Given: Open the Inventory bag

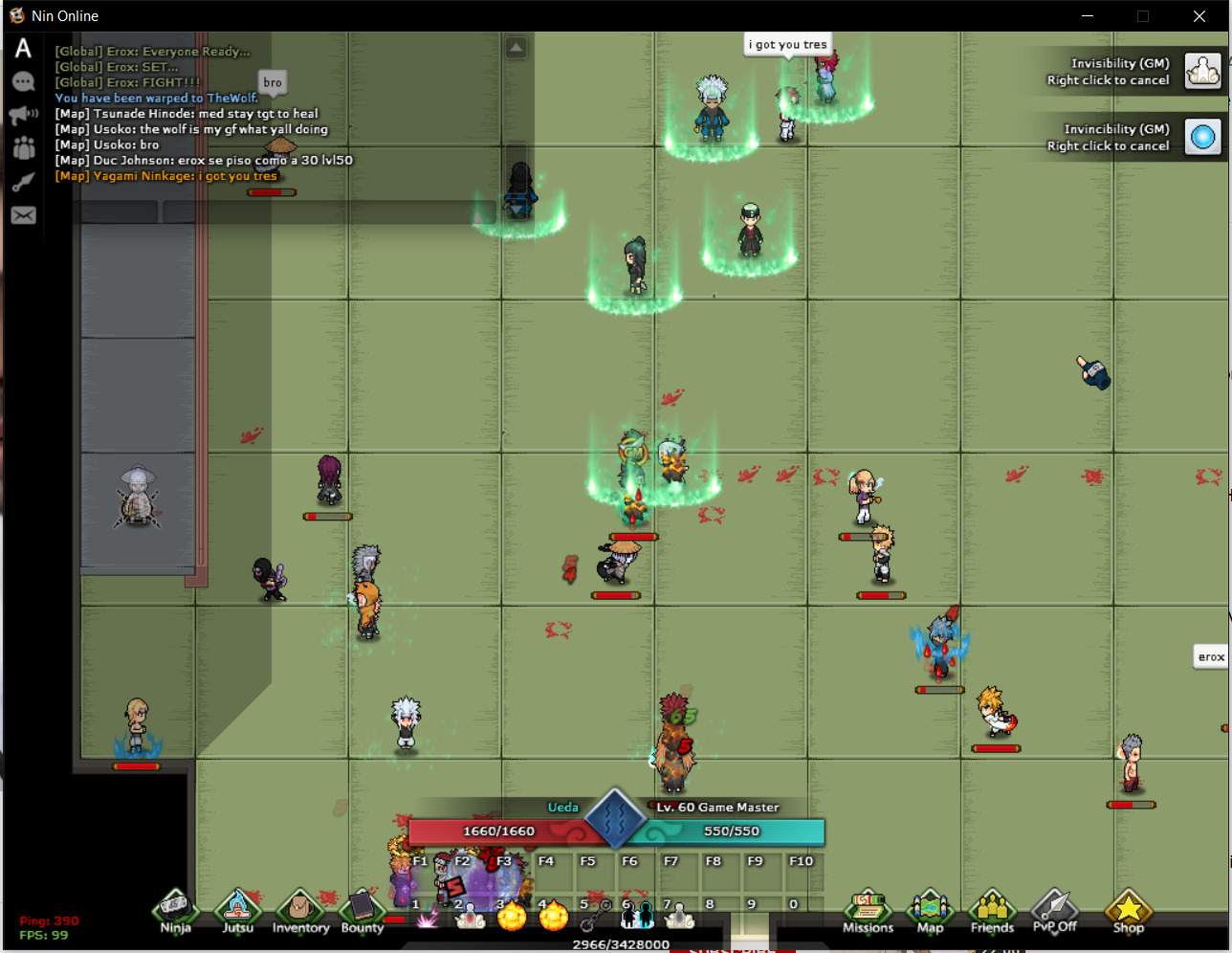Looking at the screenshot, I should [300, 910].
